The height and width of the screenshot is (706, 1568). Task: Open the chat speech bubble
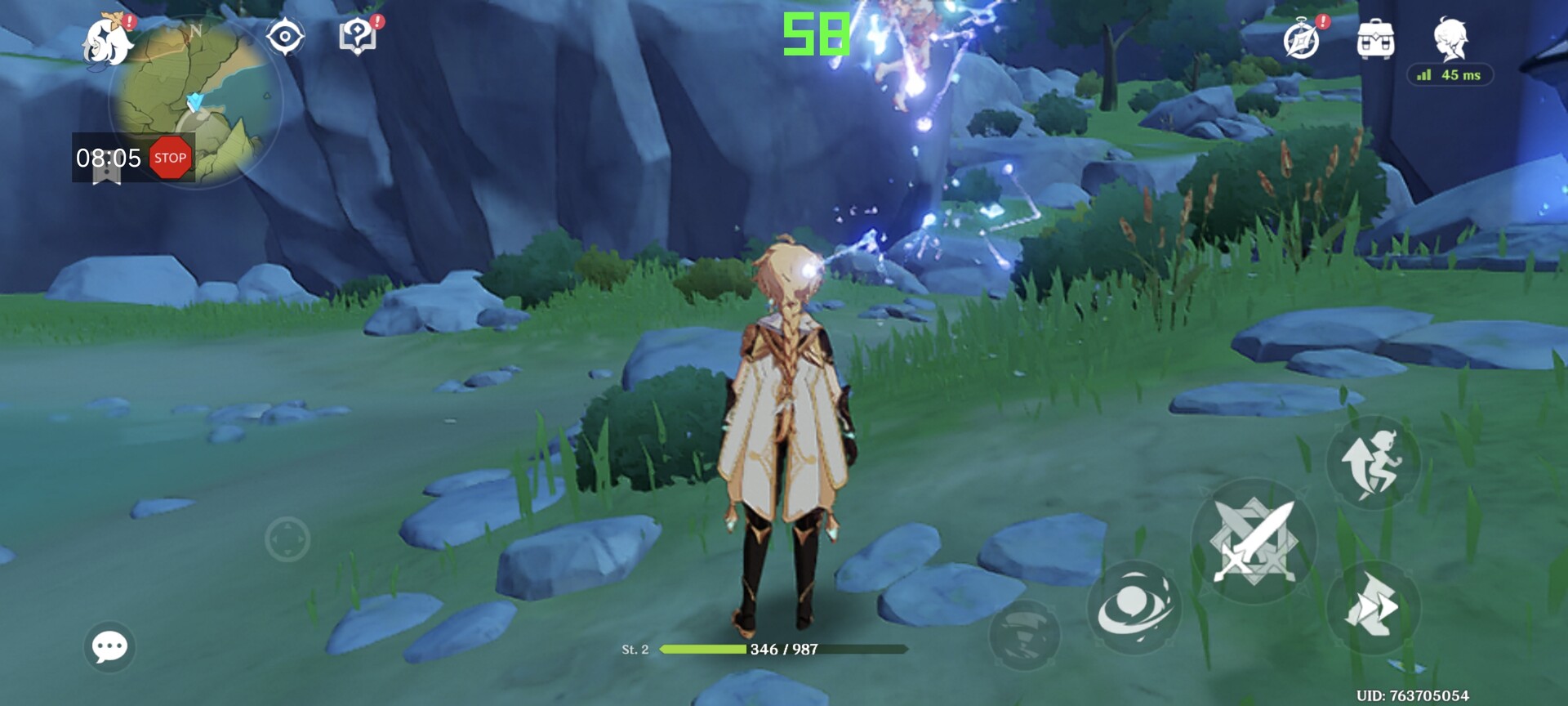pos(109,647)
